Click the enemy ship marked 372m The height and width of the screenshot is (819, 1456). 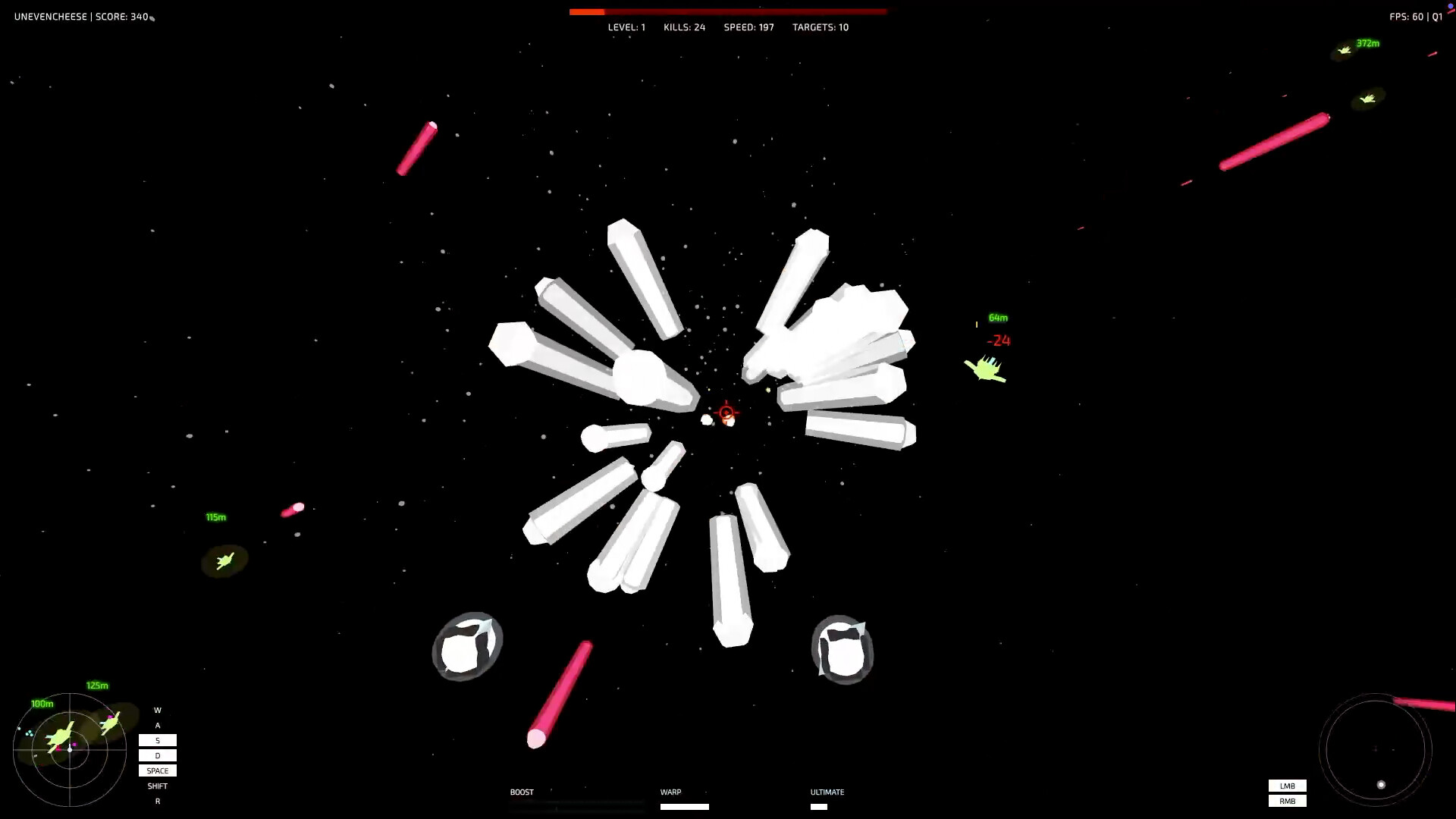pos(1346,51)
